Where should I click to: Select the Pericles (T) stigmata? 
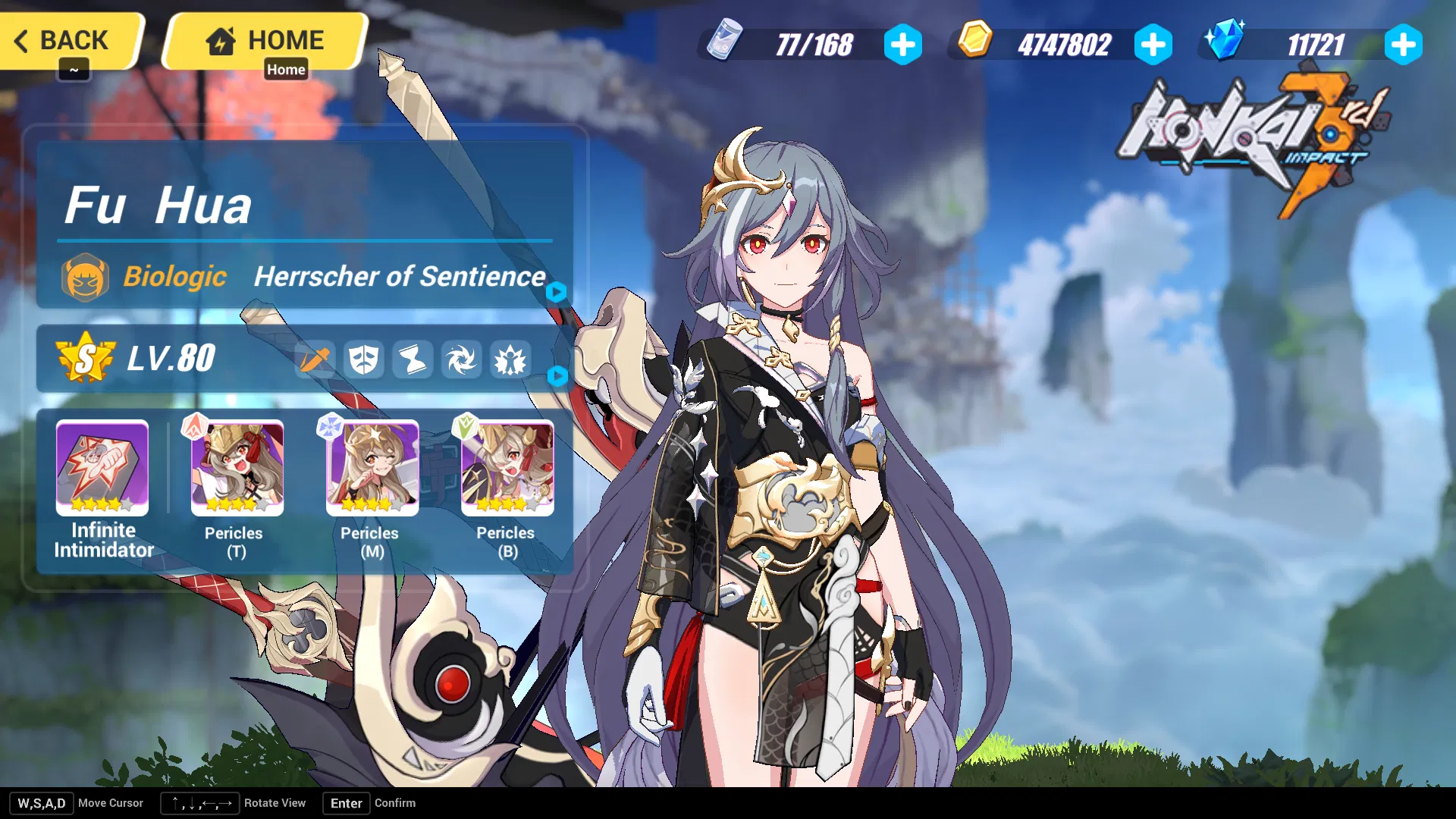click(x=236, y=468)
